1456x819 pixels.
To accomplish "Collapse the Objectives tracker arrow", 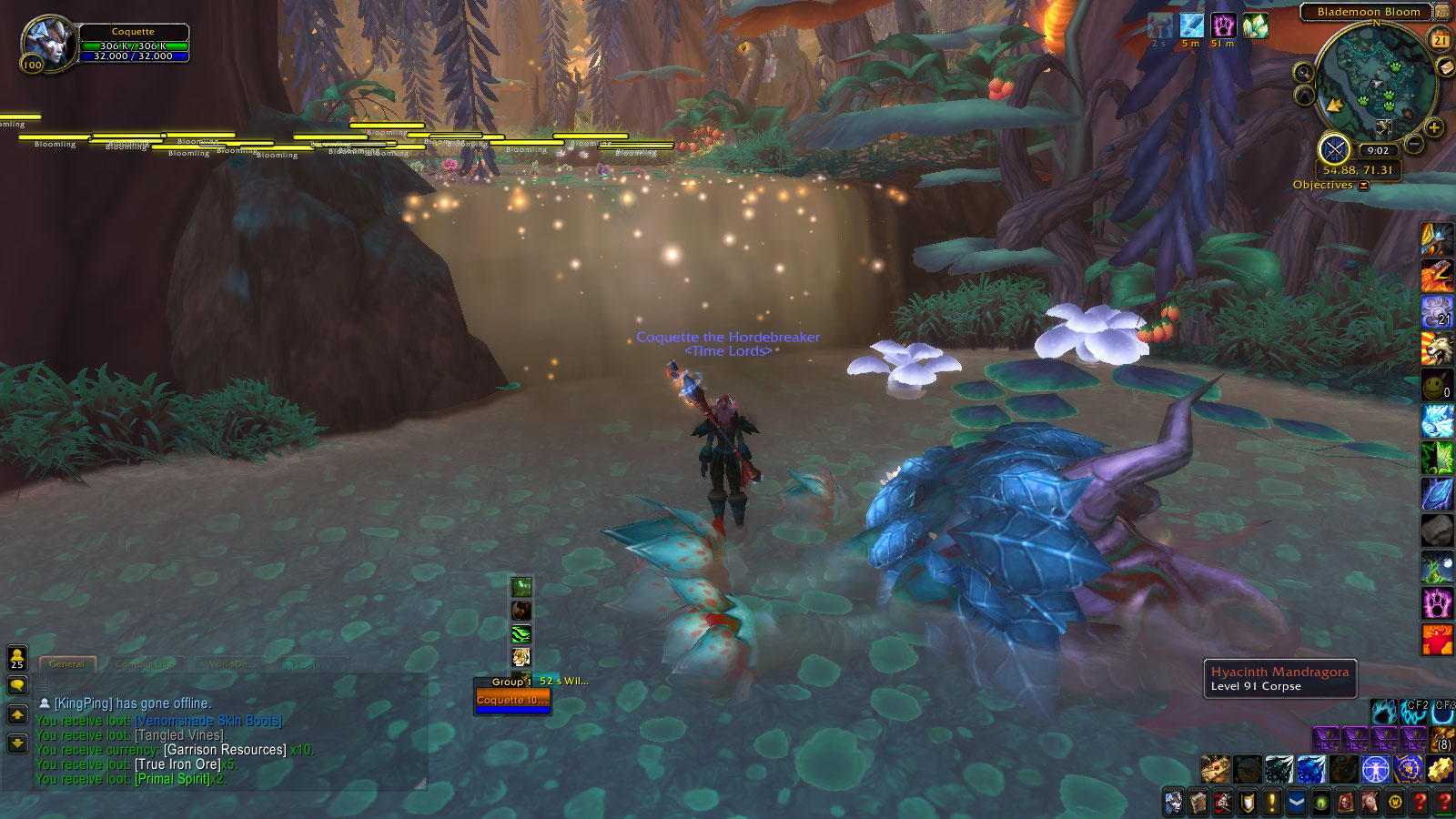I will pos(1364,186).
